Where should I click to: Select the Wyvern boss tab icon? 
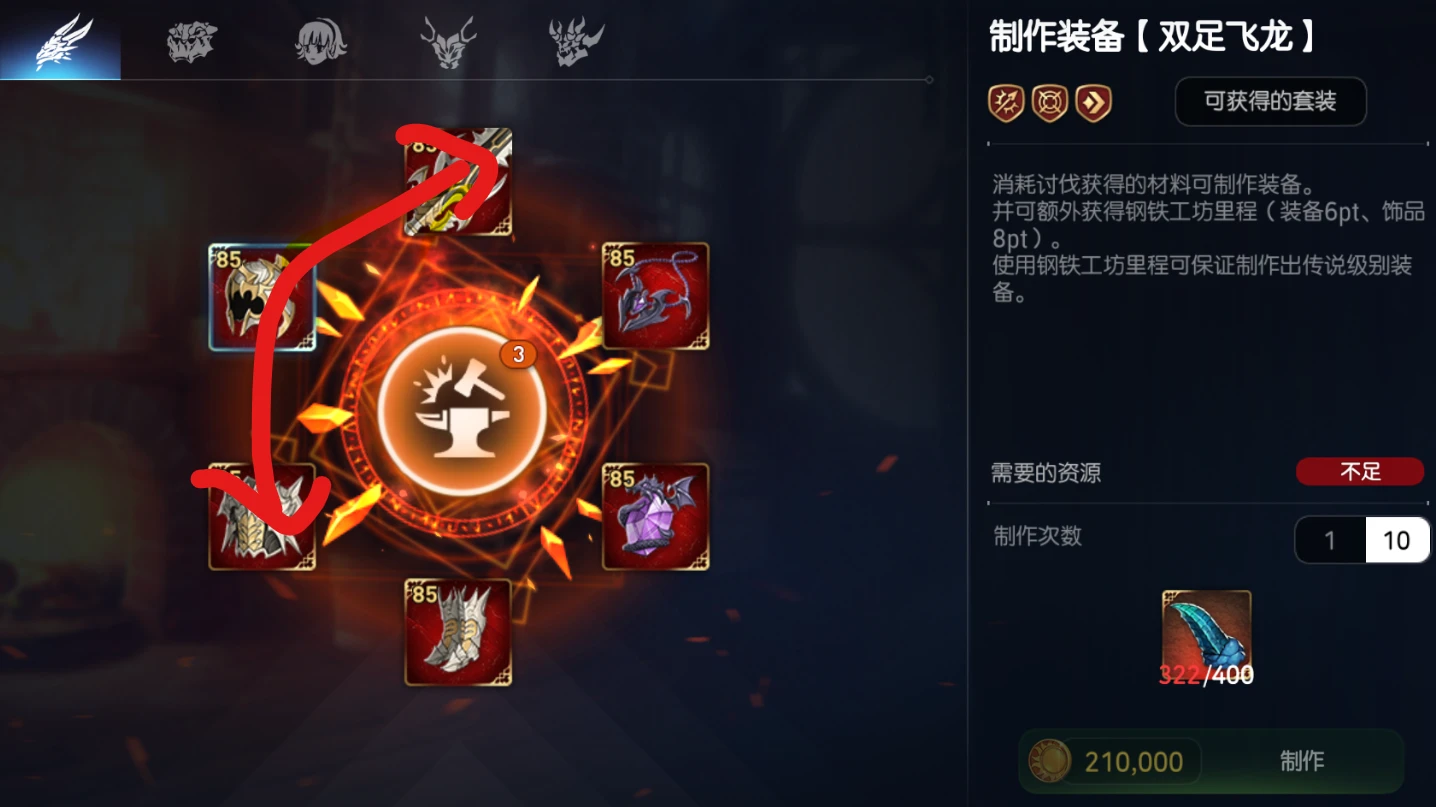tap(60, 40)
